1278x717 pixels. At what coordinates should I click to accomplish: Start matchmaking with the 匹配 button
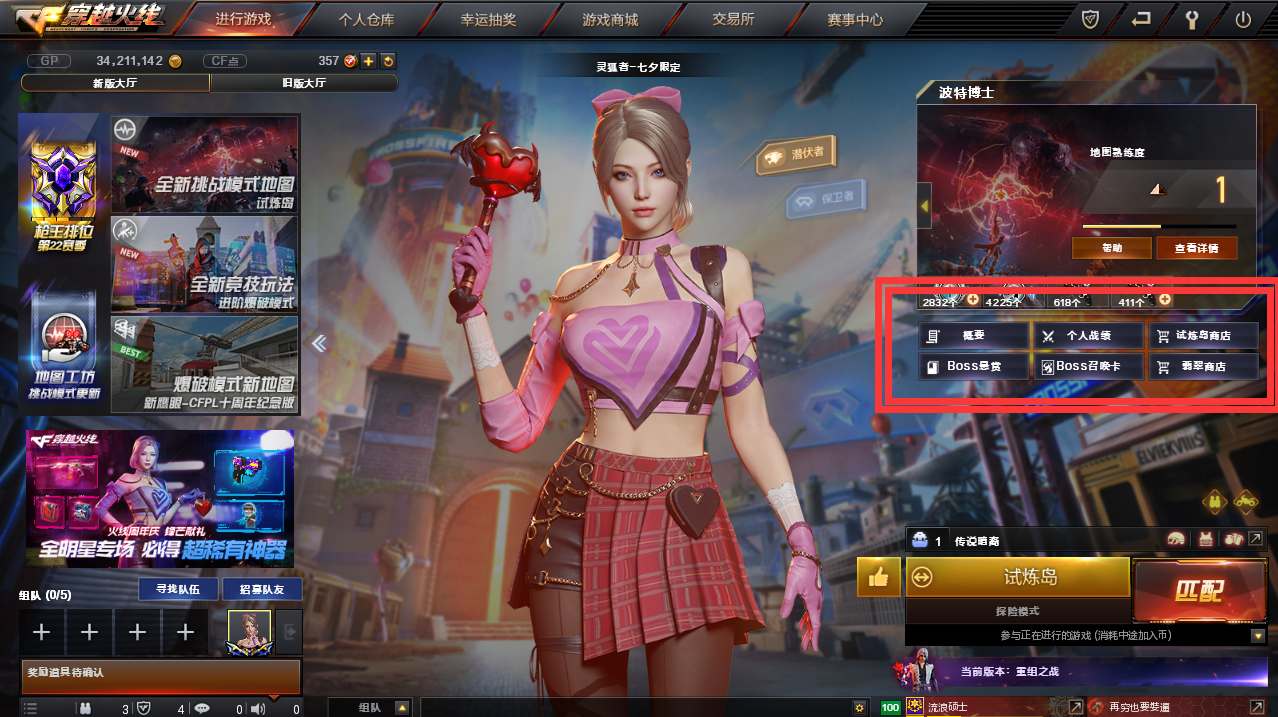coord(1198,590)
